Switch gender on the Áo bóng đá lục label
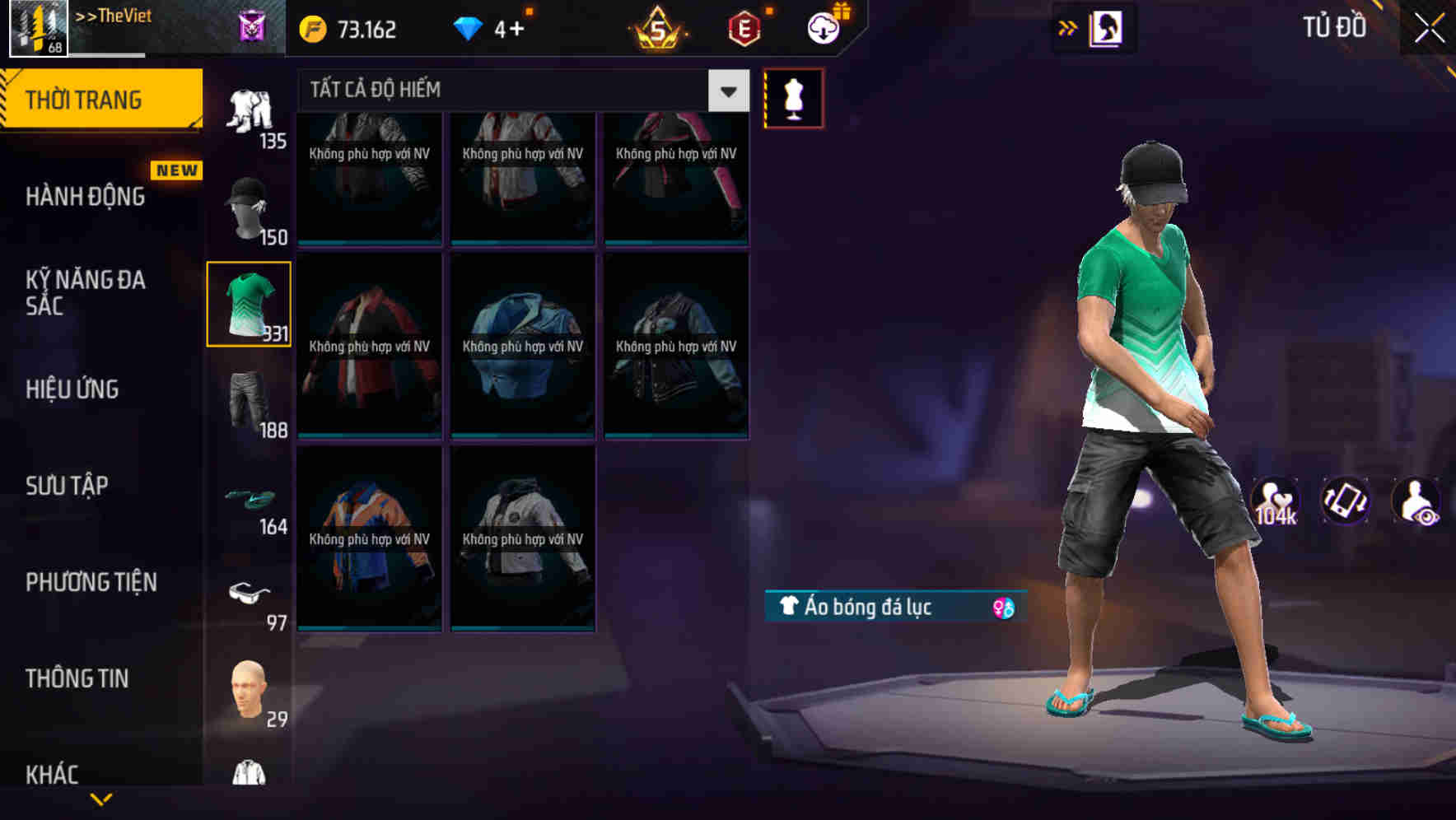 coord(1003,605)
